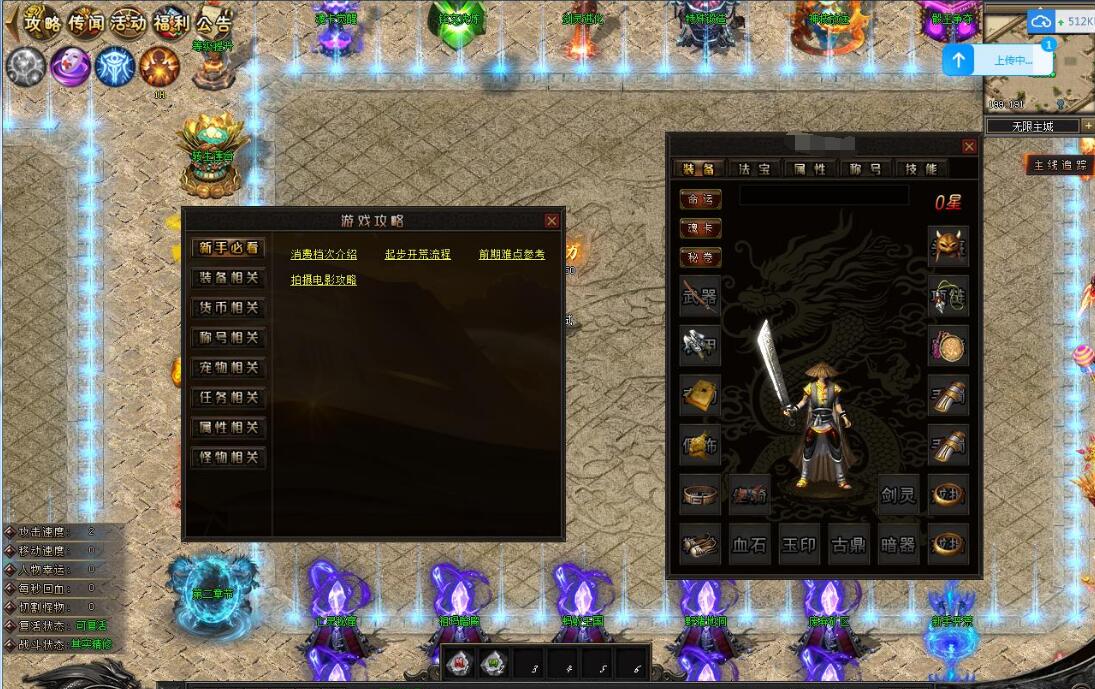Open the 活动 events icon

click(128, 22)
